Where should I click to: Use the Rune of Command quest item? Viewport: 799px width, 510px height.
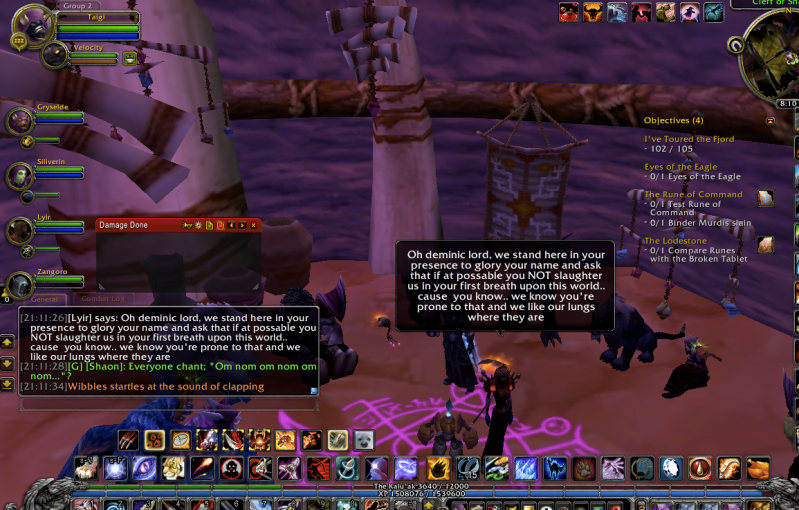[765, 198]
